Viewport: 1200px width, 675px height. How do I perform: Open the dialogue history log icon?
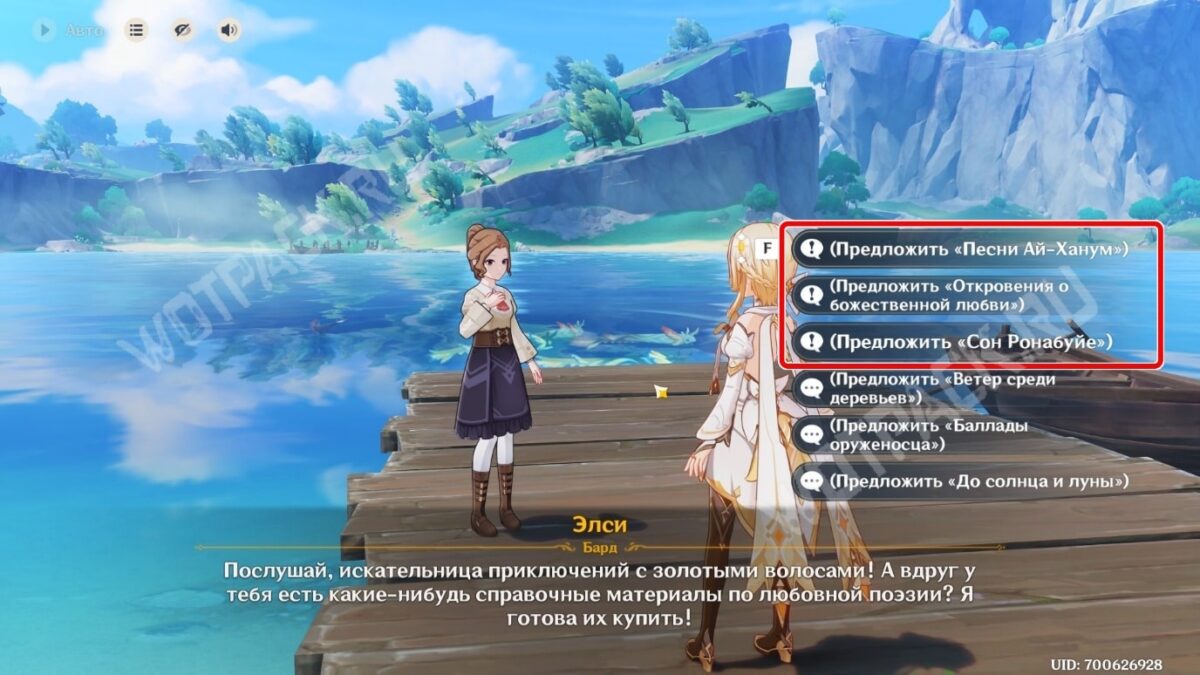(x=136, y=30)
